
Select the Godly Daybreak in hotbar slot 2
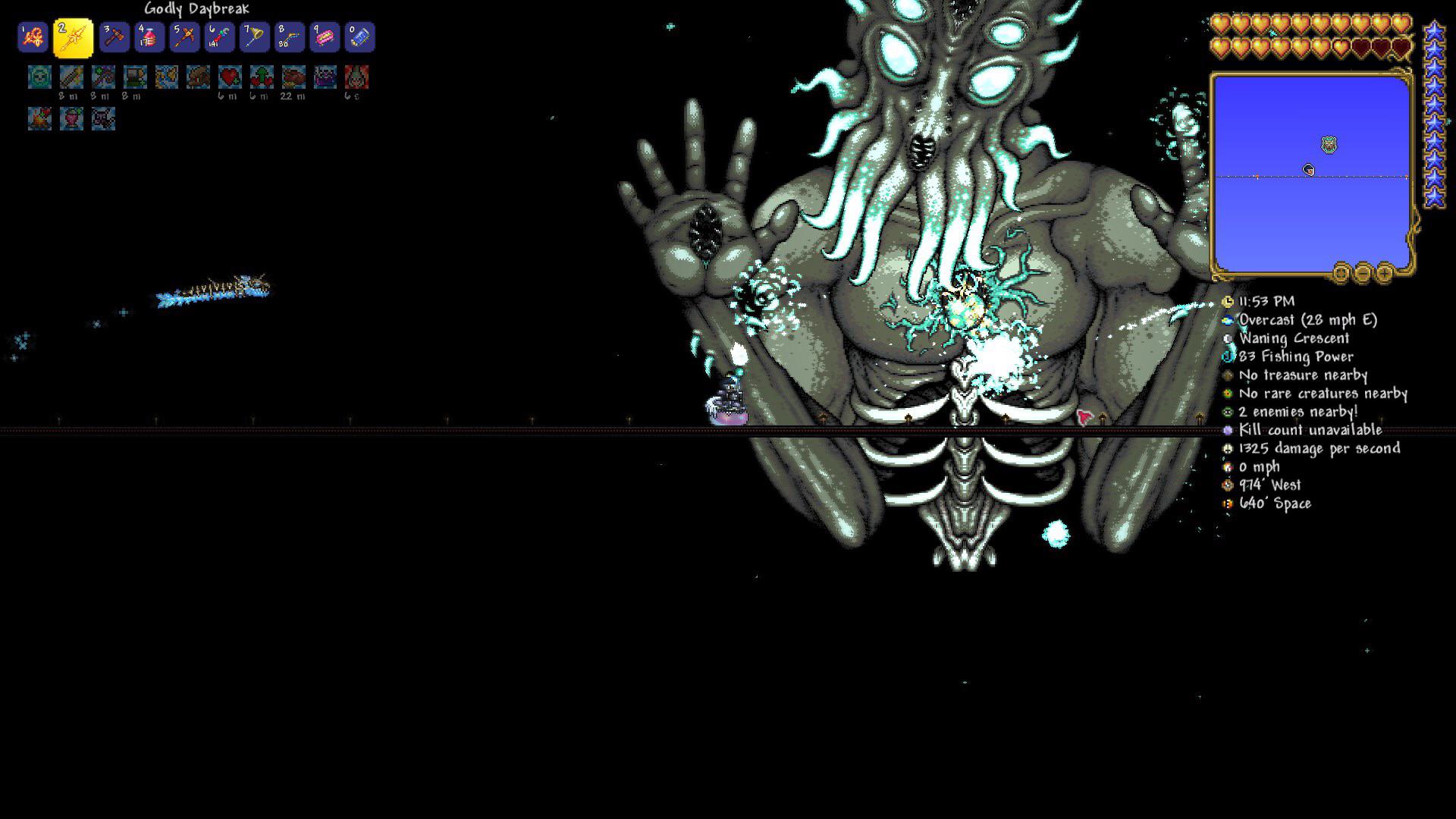(74, 36)
